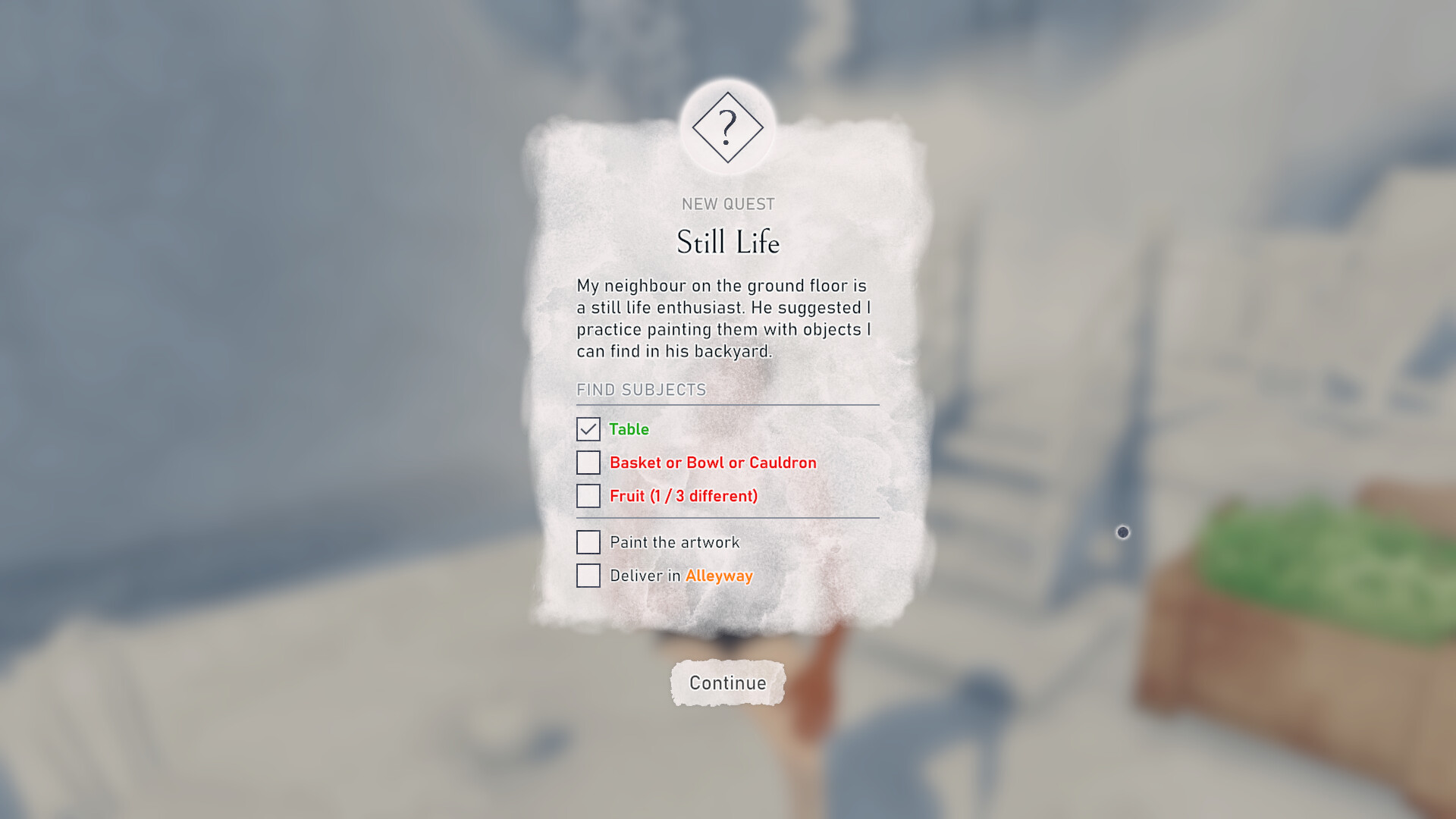Screen dimensions: 1456x819
Task: Check the Paint the artwork box
Action: click(588, 542)
